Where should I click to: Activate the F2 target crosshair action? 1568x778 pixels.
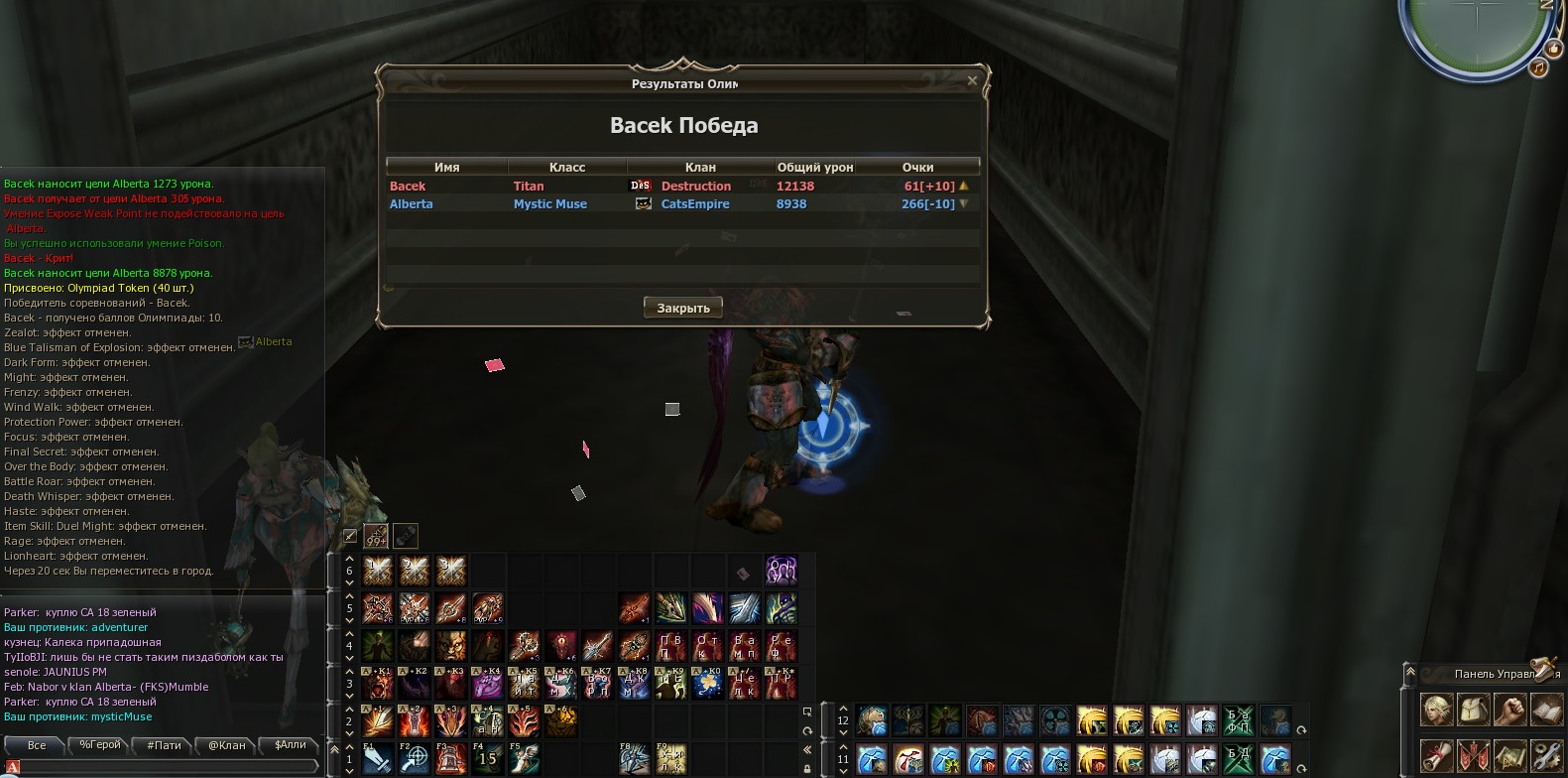(415, 759)
